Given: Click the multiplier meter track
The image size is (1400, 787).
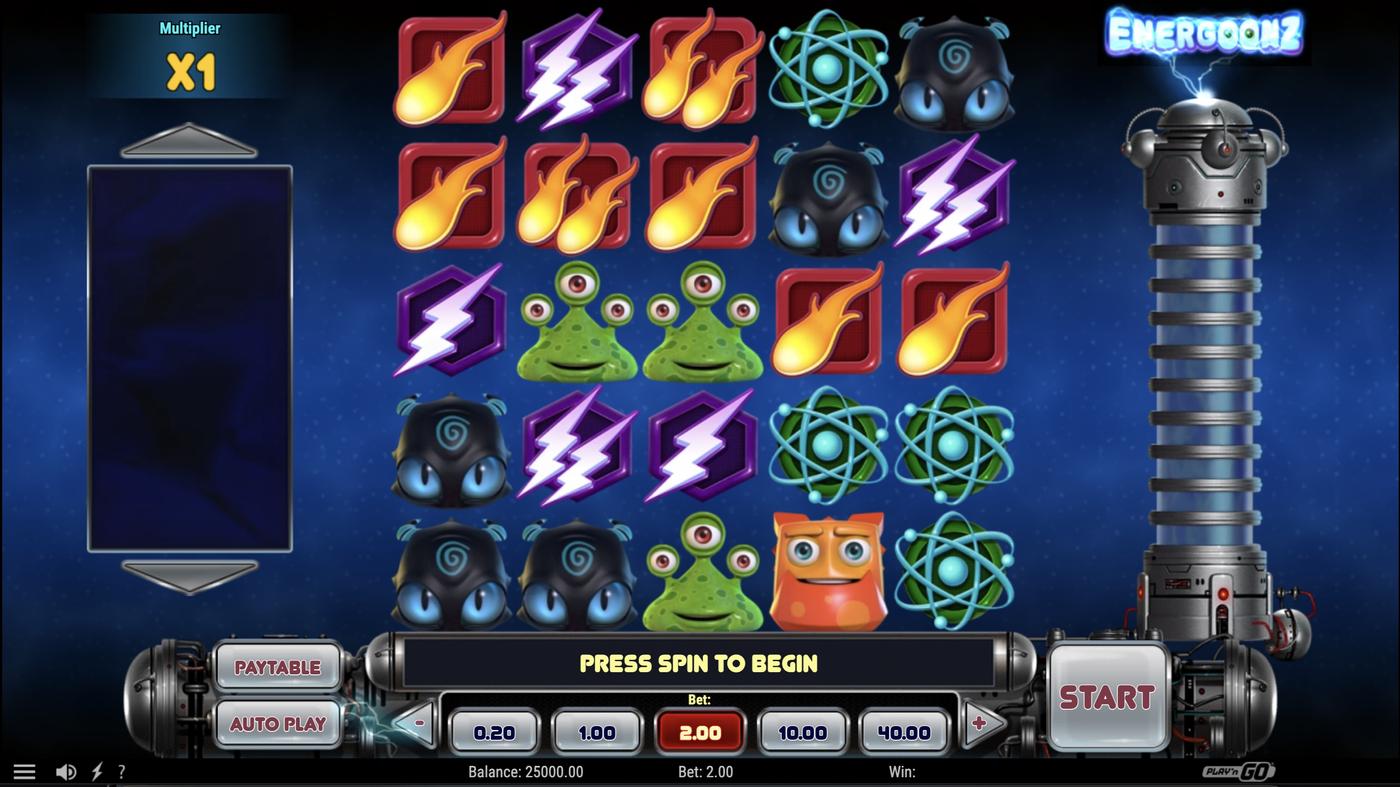Looking at the screenshot, I should click(188, 360).
